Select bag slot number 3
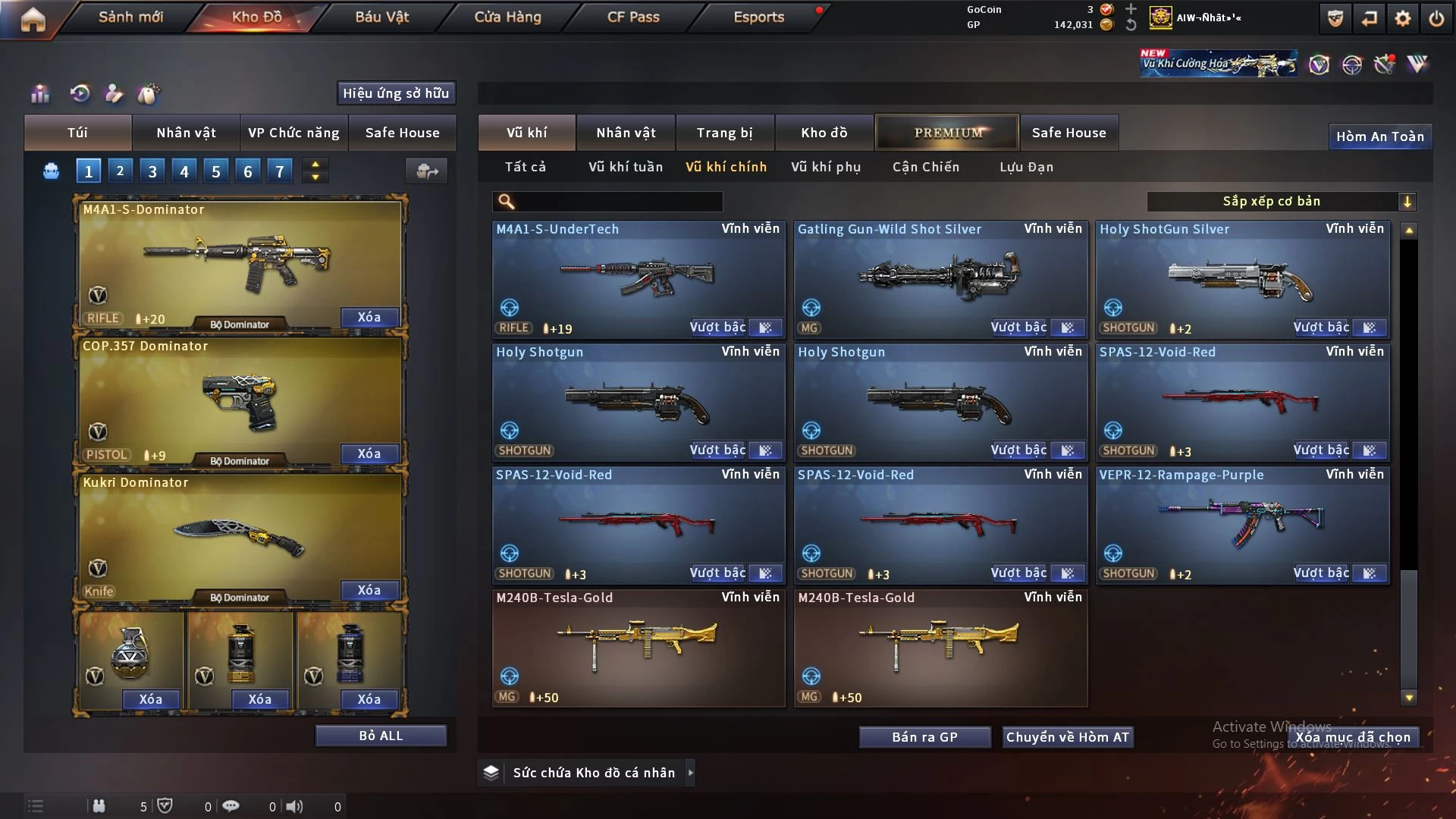 tap(152, 171)
